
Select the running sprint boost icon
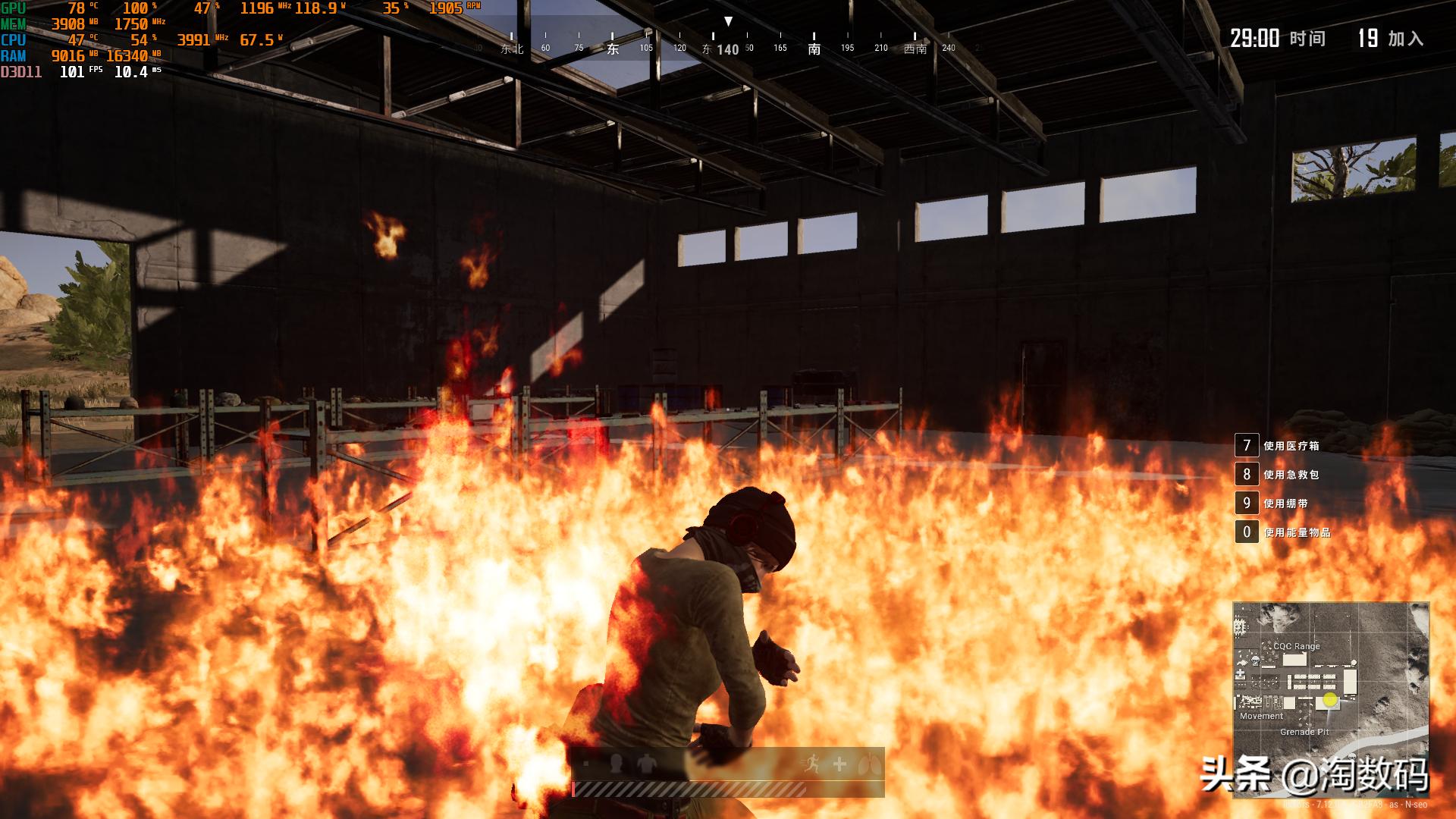coord(812,764)
